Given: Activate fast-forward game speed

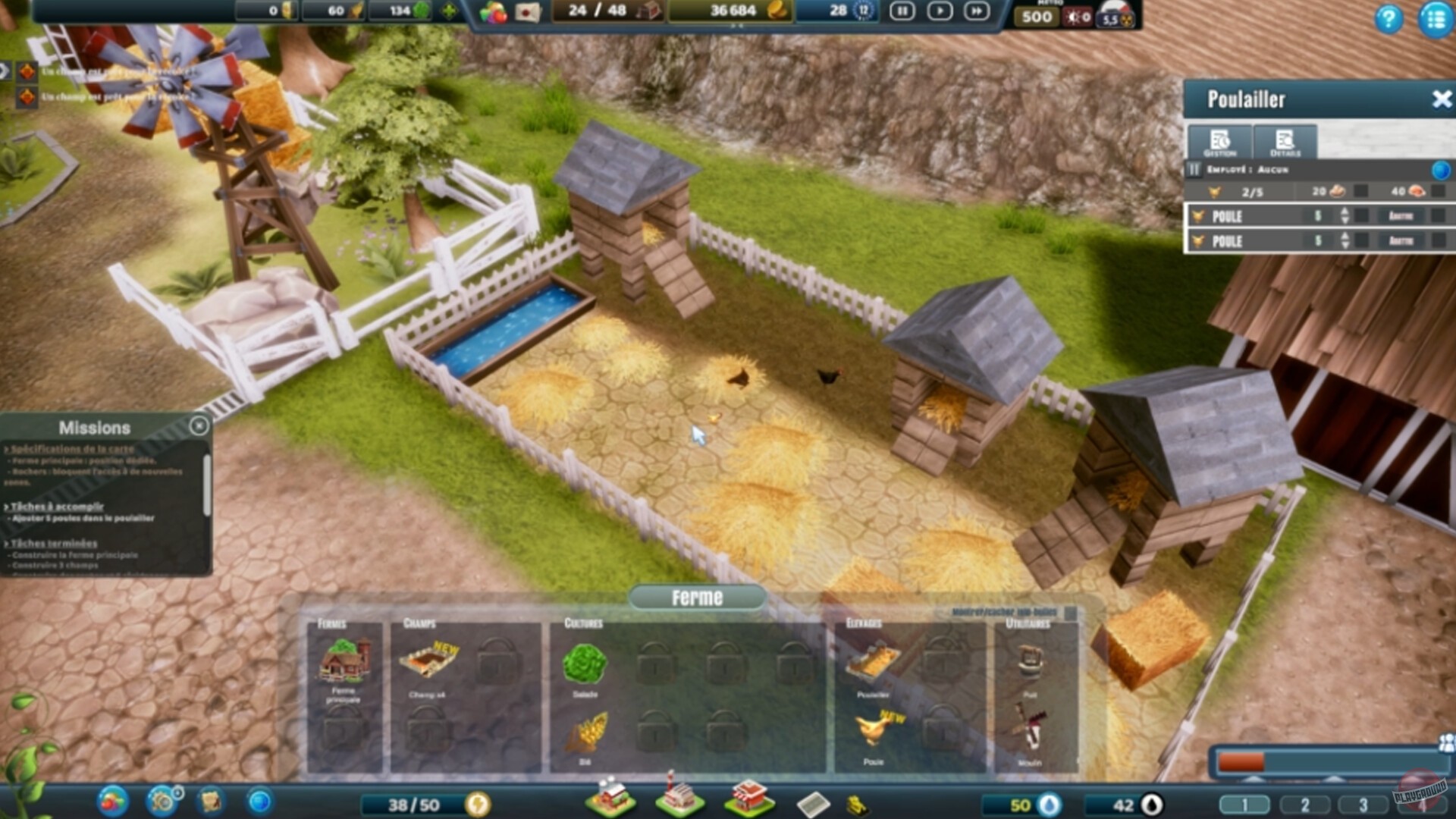Looking at the screenshot, I should click(x=977, y=12).
